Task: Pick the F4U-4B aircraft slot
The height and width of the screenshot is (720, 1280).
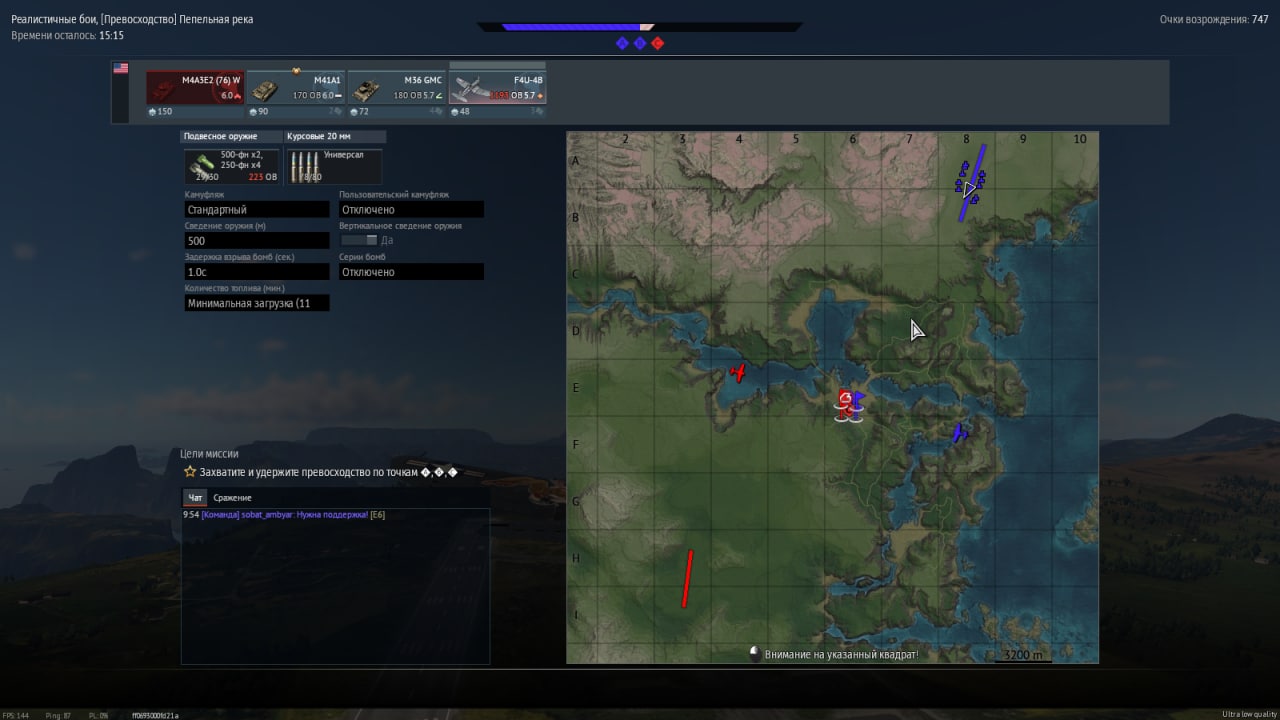Action: tap(497, 88)
